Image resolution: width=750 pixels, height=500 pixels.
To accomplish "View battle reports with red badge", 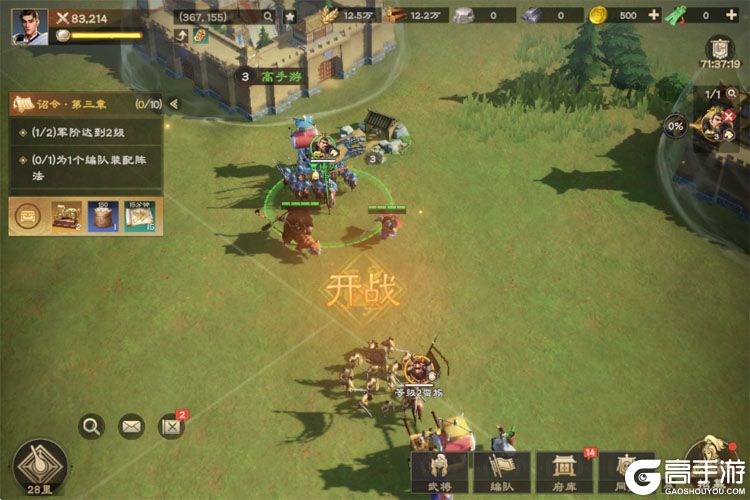I will 172,427.
